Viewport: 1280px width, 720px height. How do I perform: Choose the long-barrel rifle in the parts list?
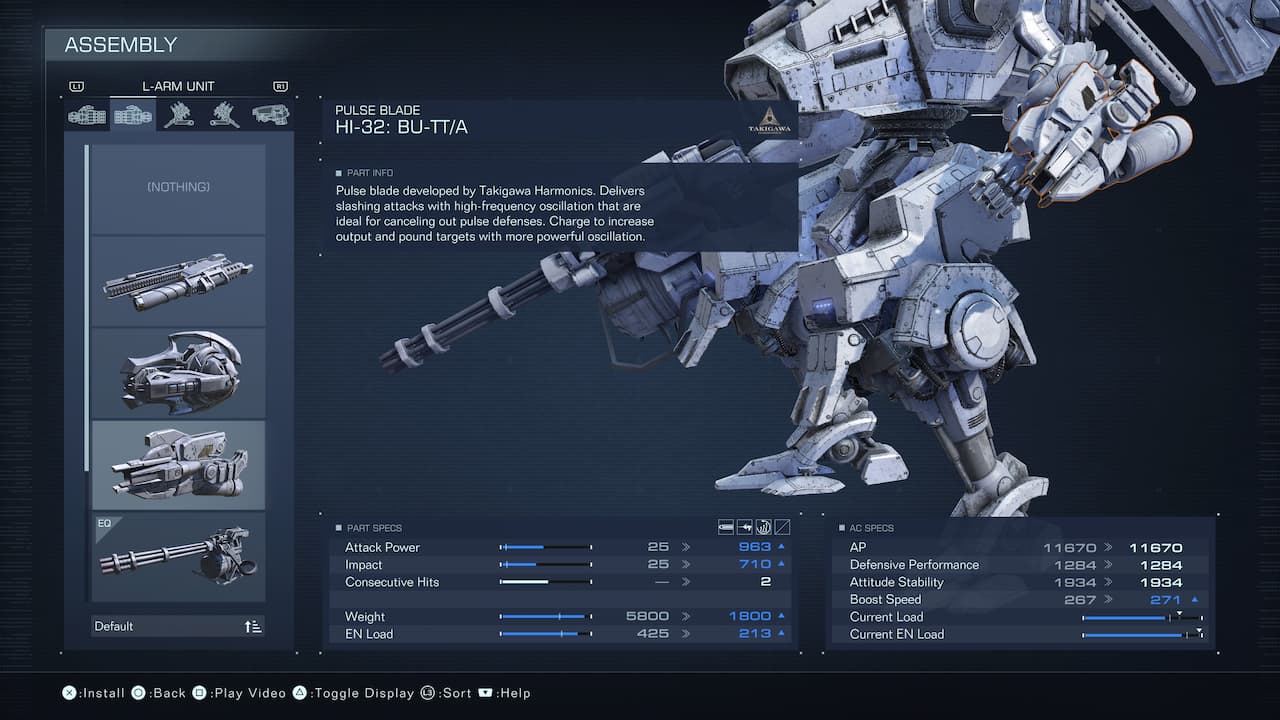(x=178, y=281)
